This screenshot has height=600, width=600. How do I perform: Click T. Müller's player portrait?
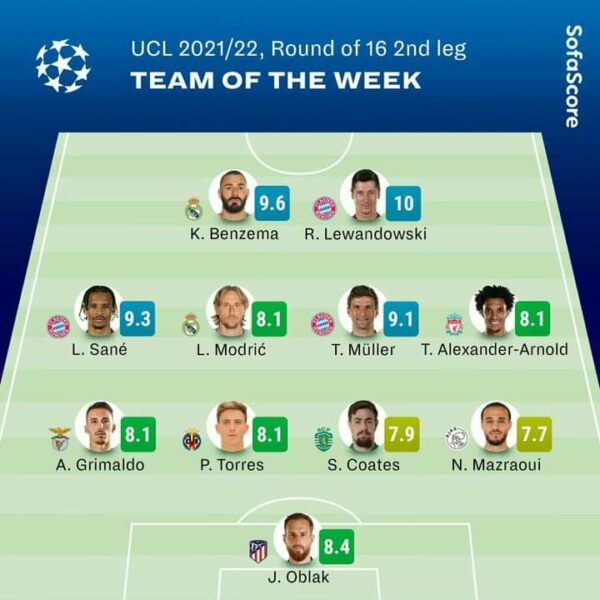pos(360,311)
